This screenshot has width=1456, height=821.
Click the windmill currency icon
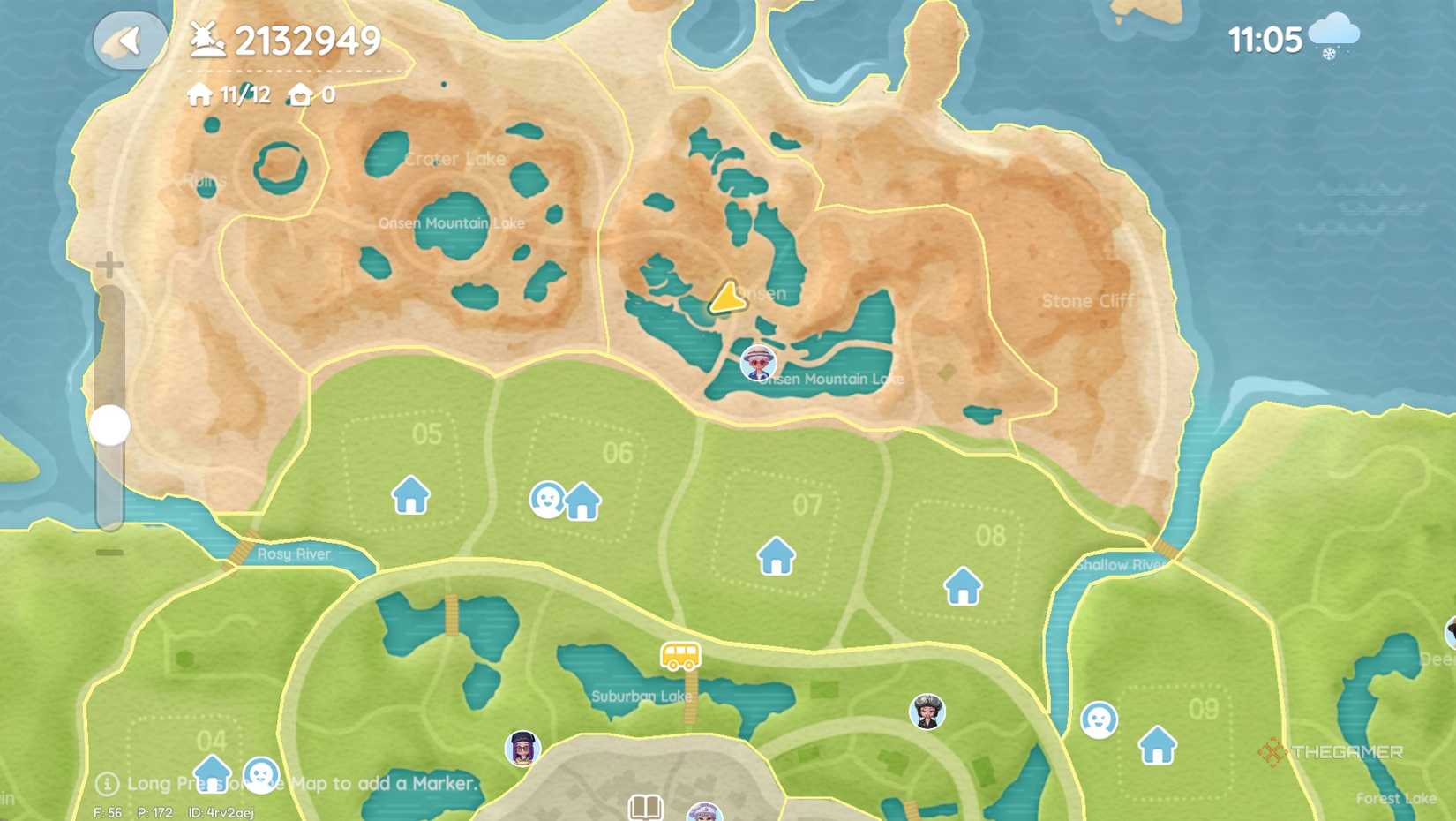coord(205,39)
